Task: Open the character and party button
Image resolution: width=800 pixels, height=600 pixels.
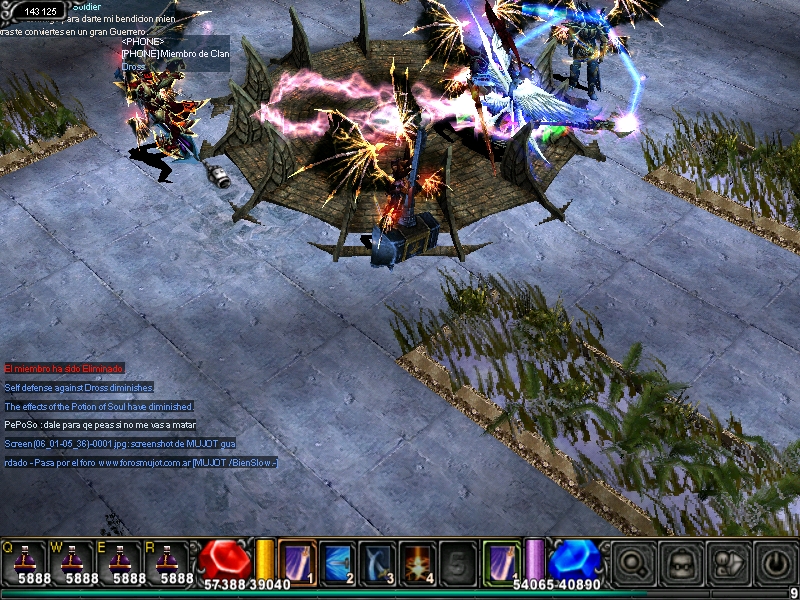Action: click(729, 562)
